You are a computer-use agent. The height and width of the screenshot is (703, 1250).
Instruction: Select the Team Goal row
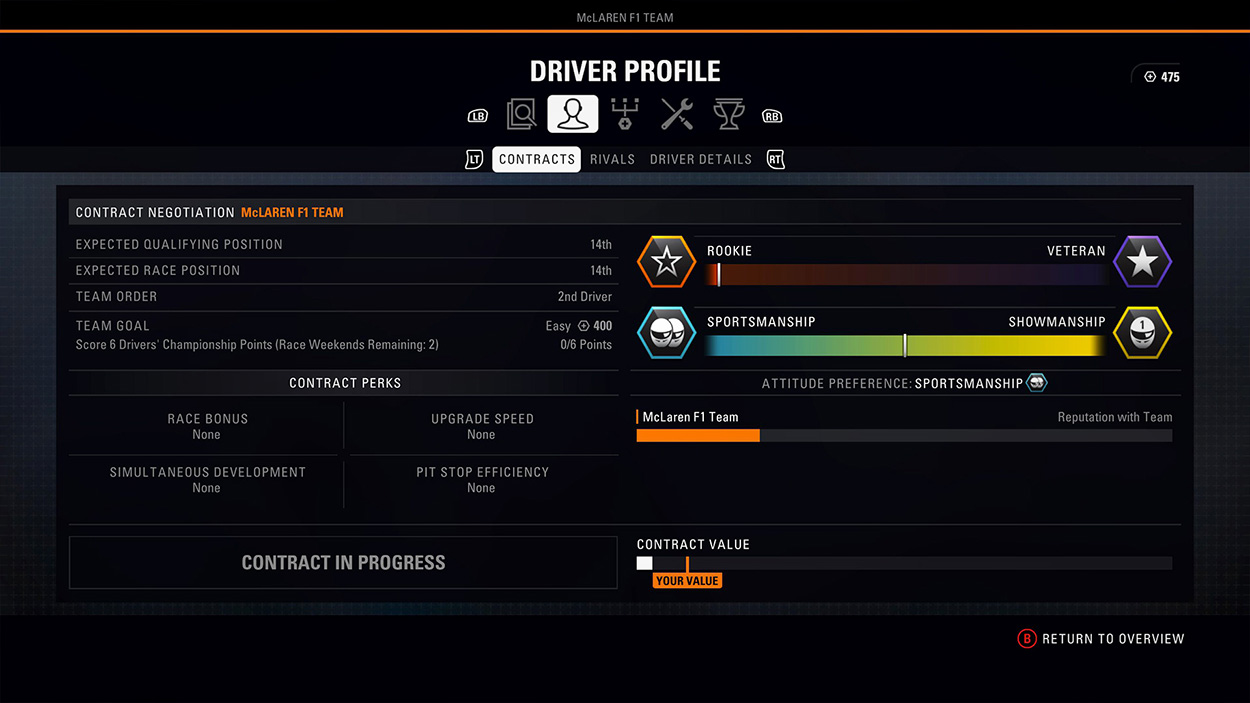pyautogui.click(x=344, y=335)
